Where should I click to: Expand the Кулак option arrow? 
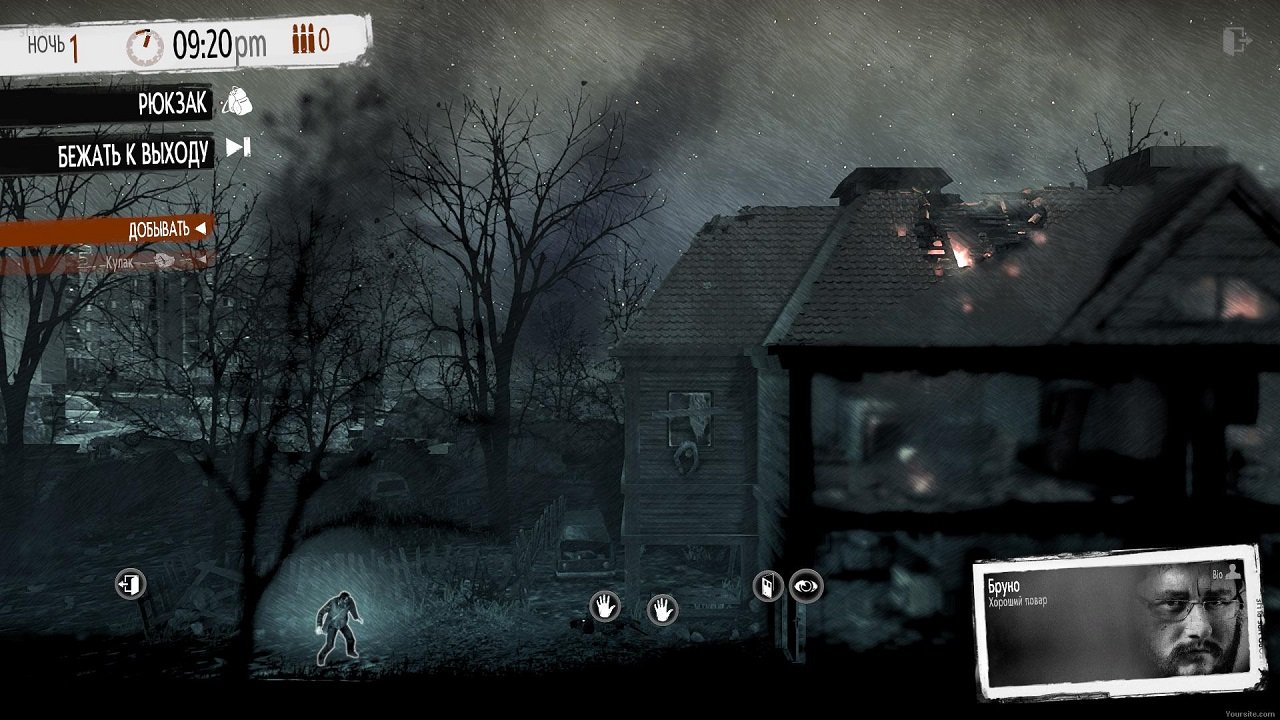click(202, 260)
